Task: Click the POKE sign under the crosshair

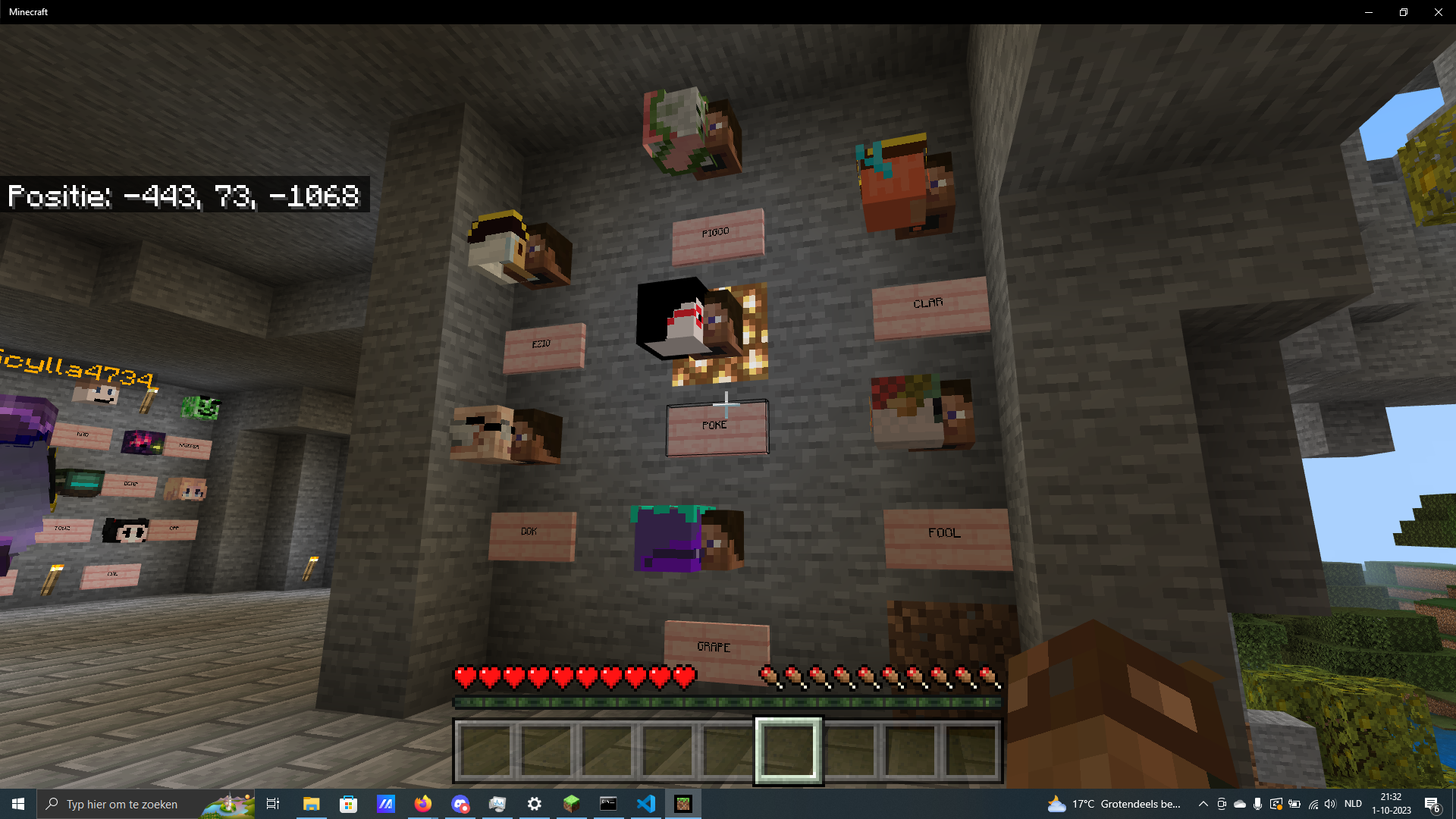Action: pyautogui.click(x=716, y=426)
